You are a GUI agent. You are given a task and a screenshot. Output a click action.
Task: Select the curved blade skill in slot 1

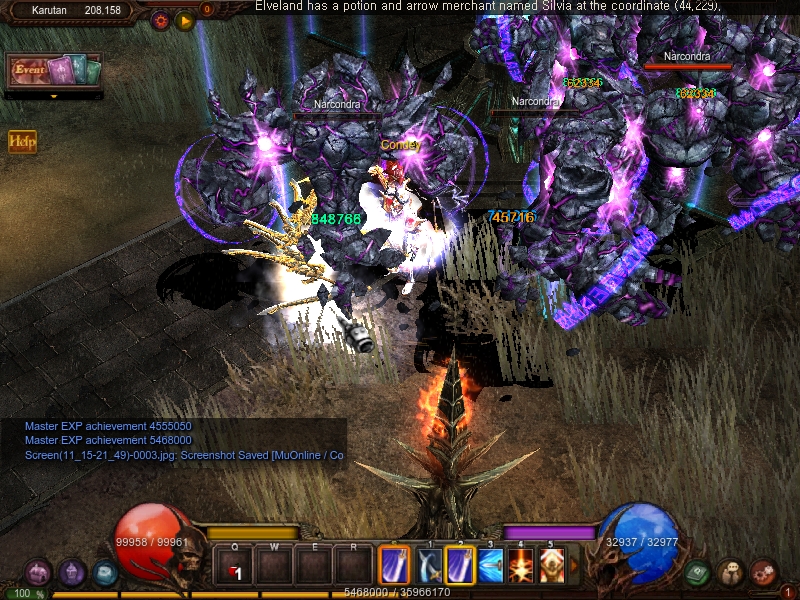point(430,567)
